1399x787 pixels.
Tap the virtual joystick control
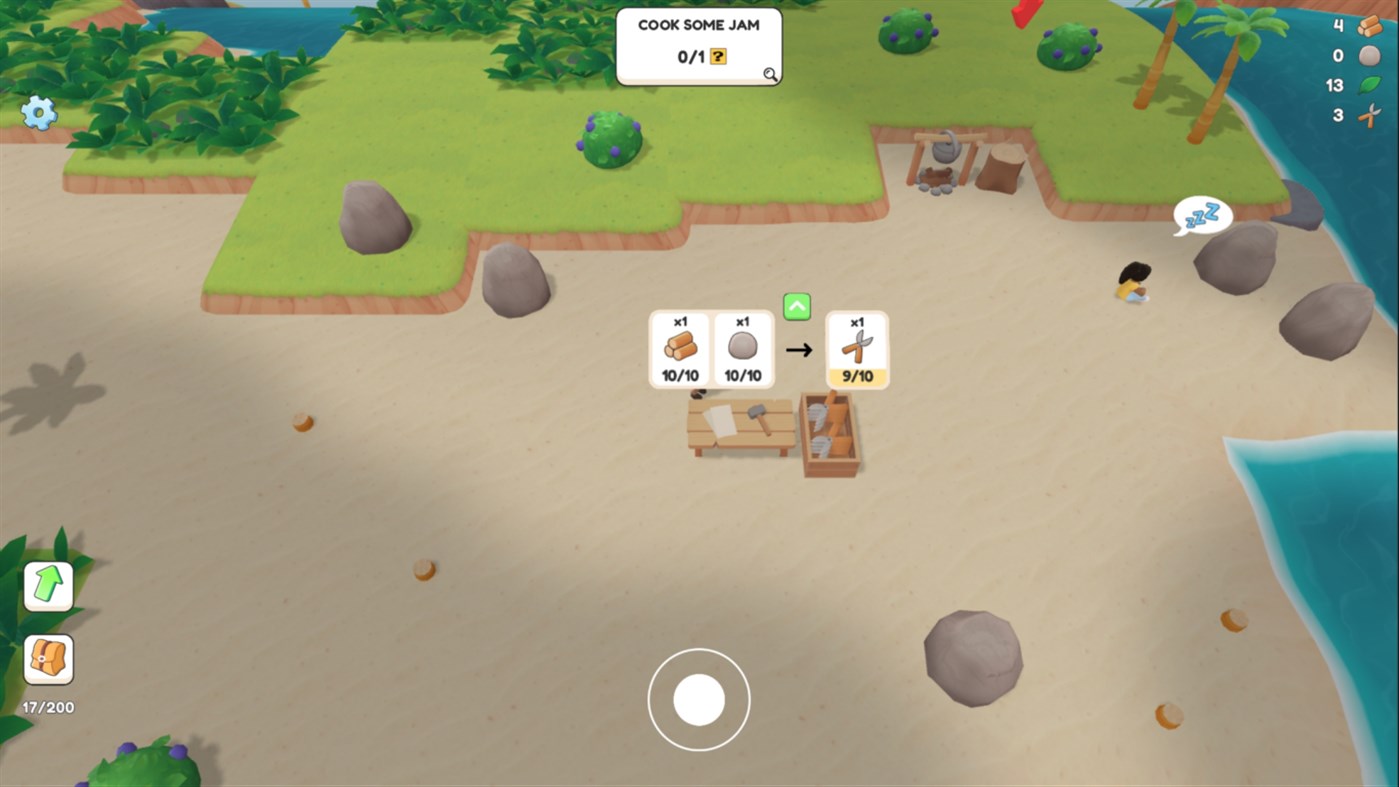tap(699, 700)
